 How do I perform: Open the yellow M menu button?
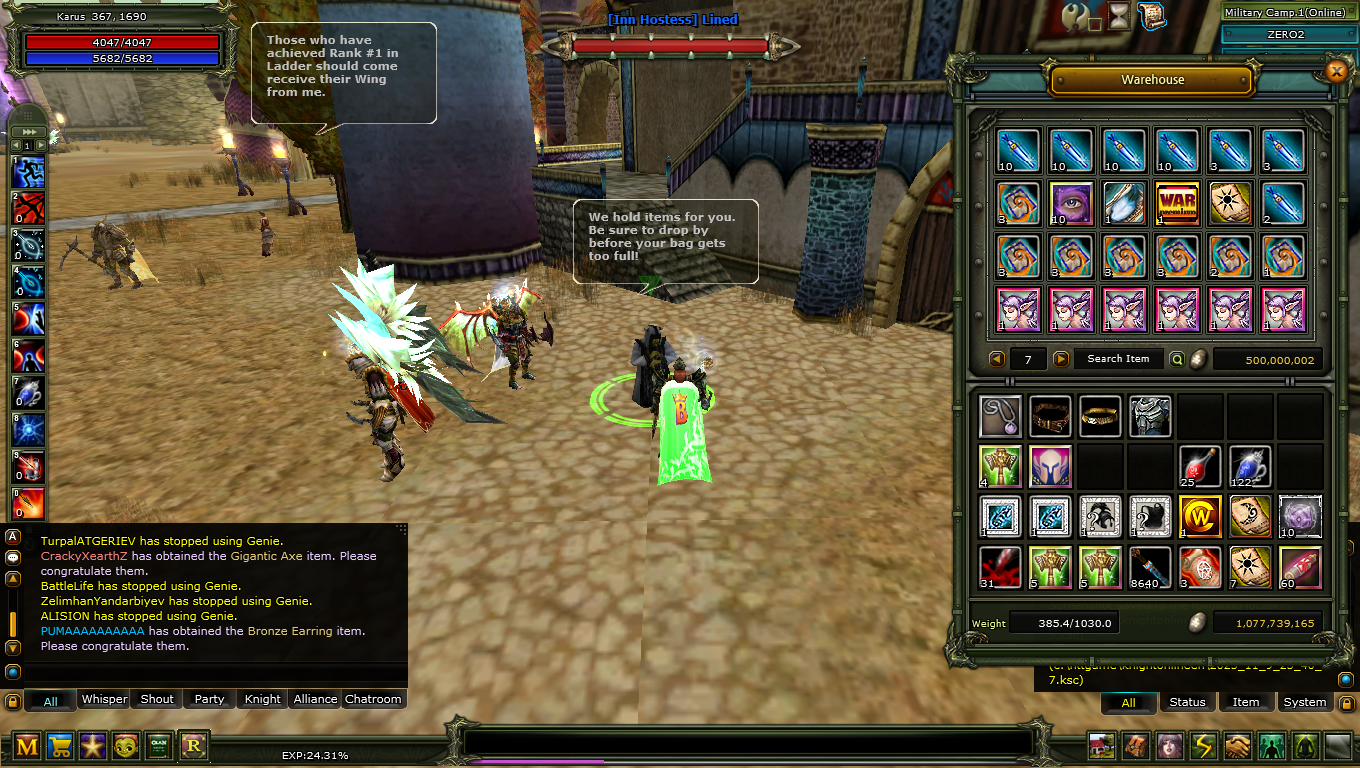click(27, 746)
